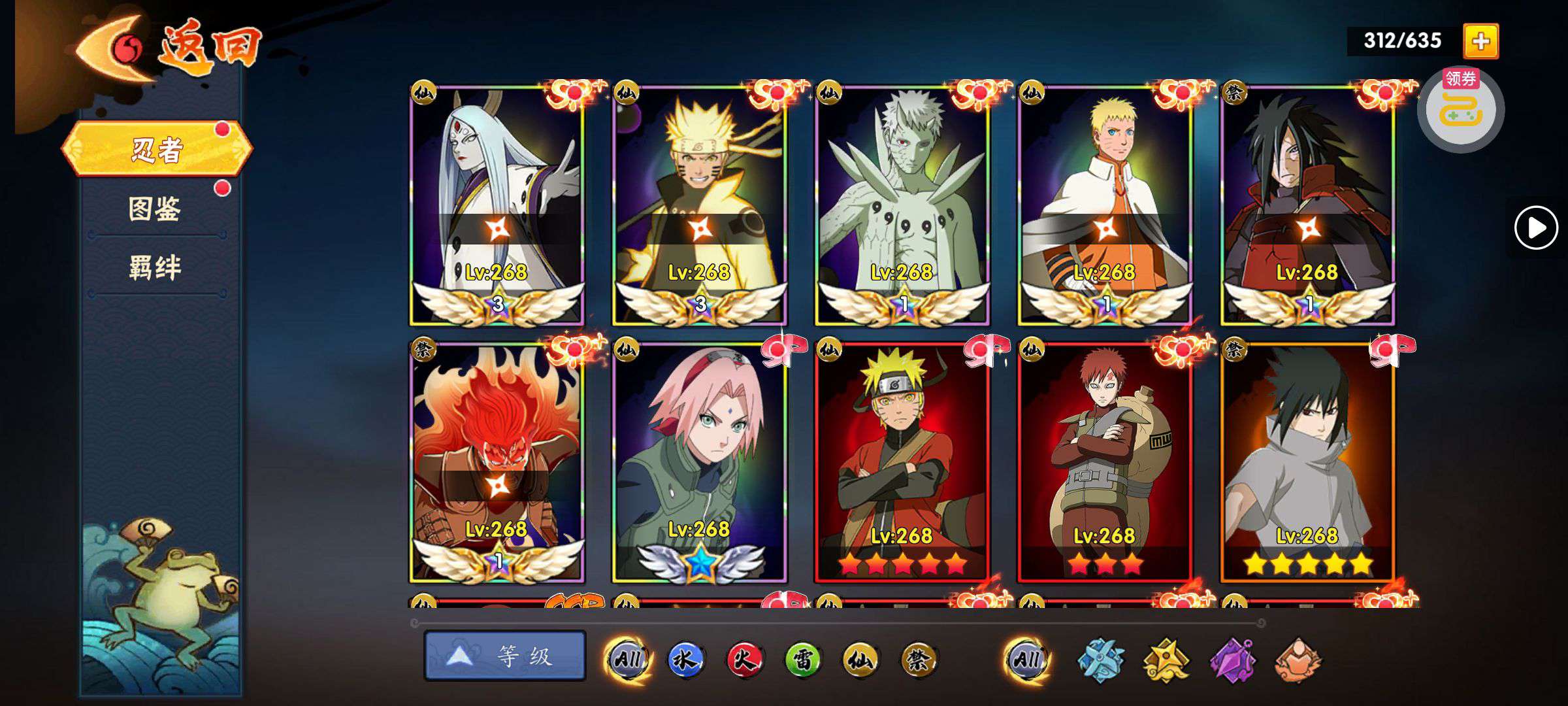Viewport: 1568px width, 706px height.
Task: Filter by the purple crystal class icon
Action: pyautogui.click(x=1232, y=660)
